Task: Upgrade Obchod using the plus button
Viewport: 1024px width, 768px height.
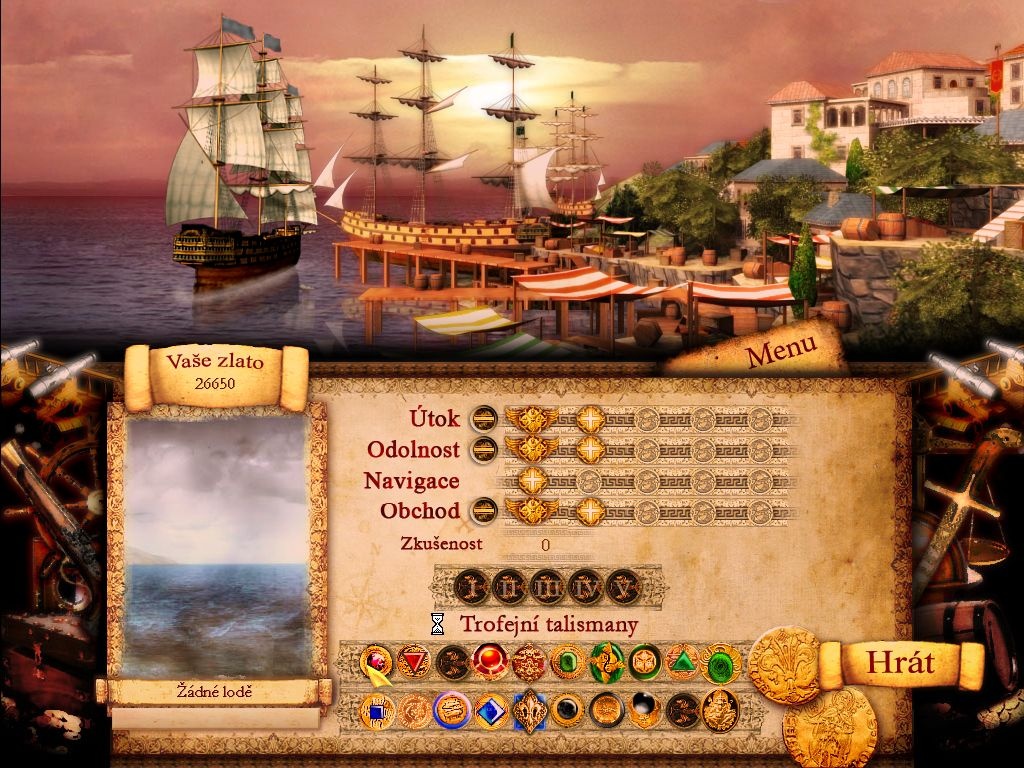Action: [590, 511]
